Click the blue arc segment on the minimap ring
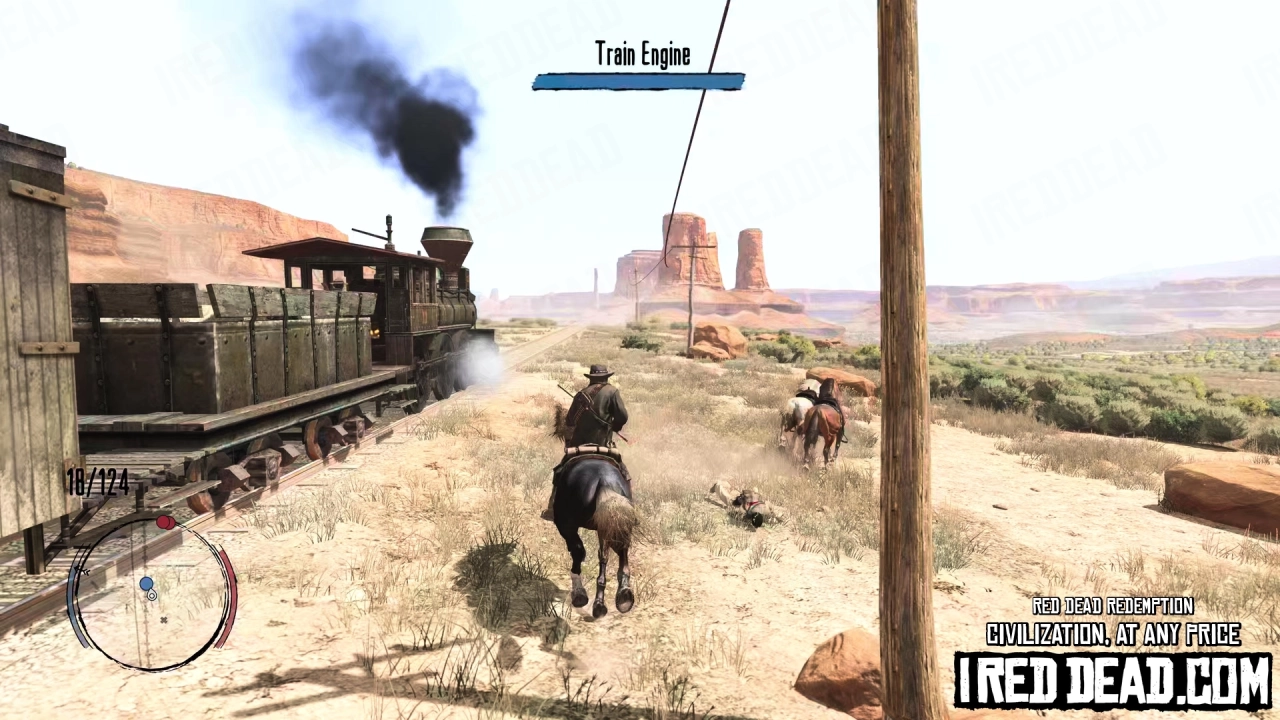Image resolution: width=1280 pixels, height=720 pixels. [x=72, y=598]
